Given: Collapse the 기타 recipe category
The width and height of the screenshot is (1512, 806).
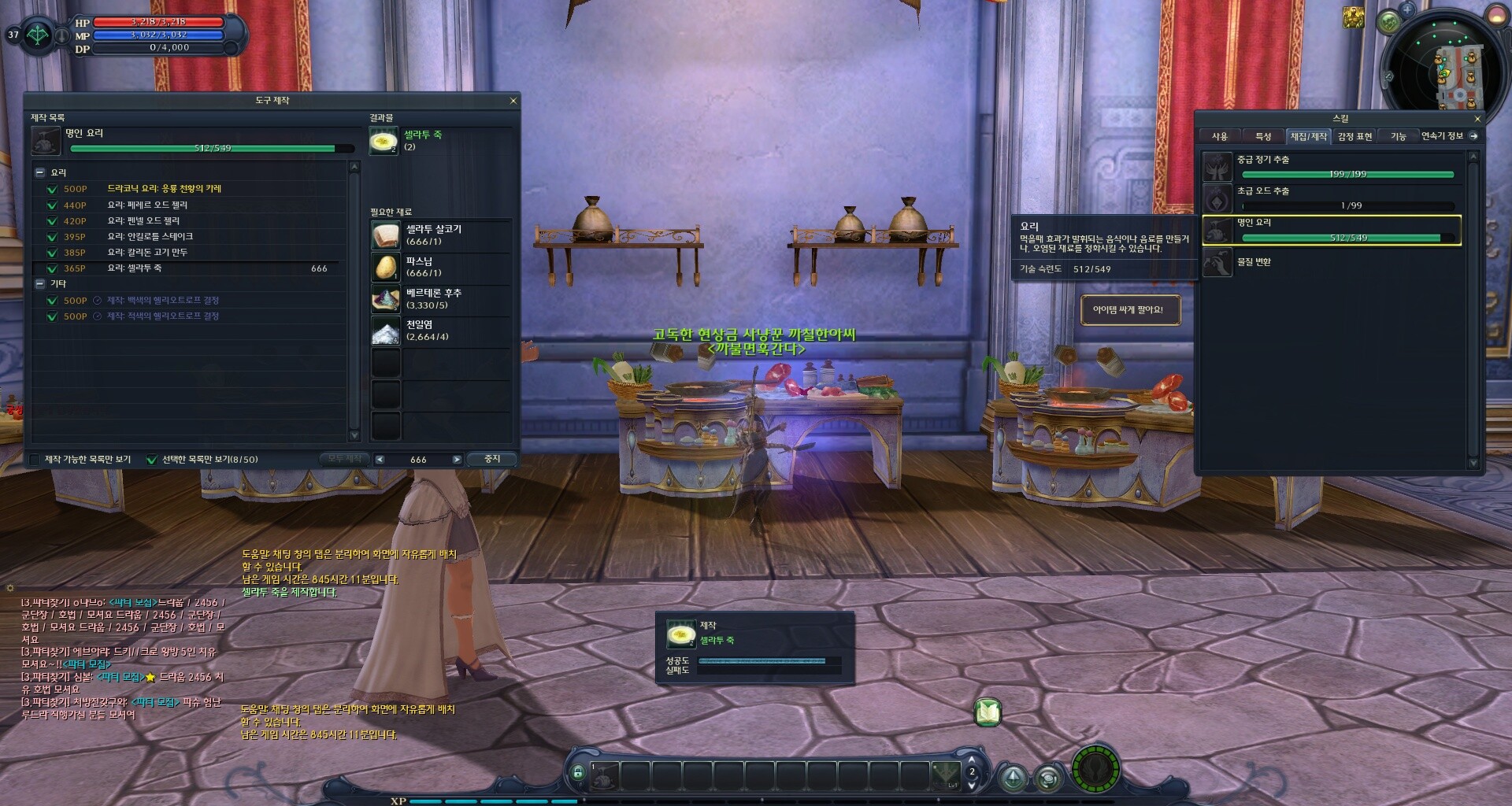Looking at the screenshot, I should tap(40, 283).
